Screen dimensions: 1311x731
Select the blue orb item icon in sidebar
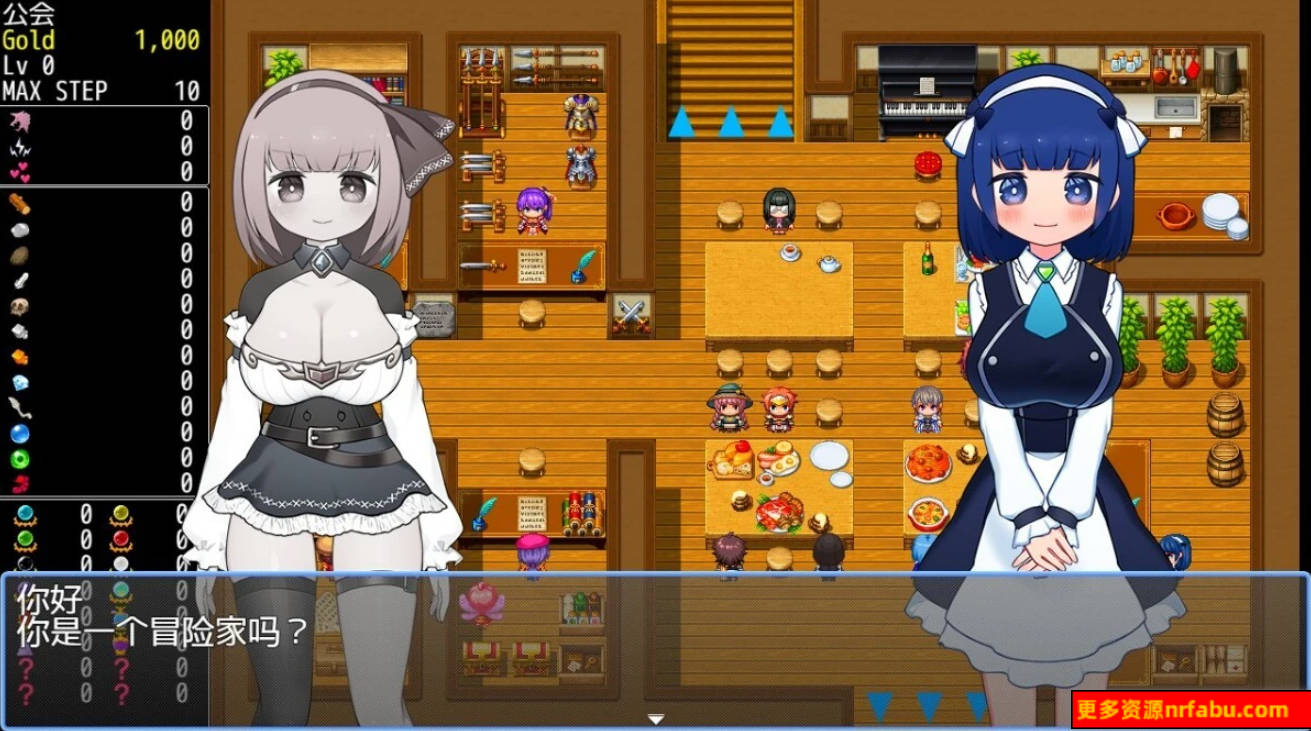(x=18, y=435)
